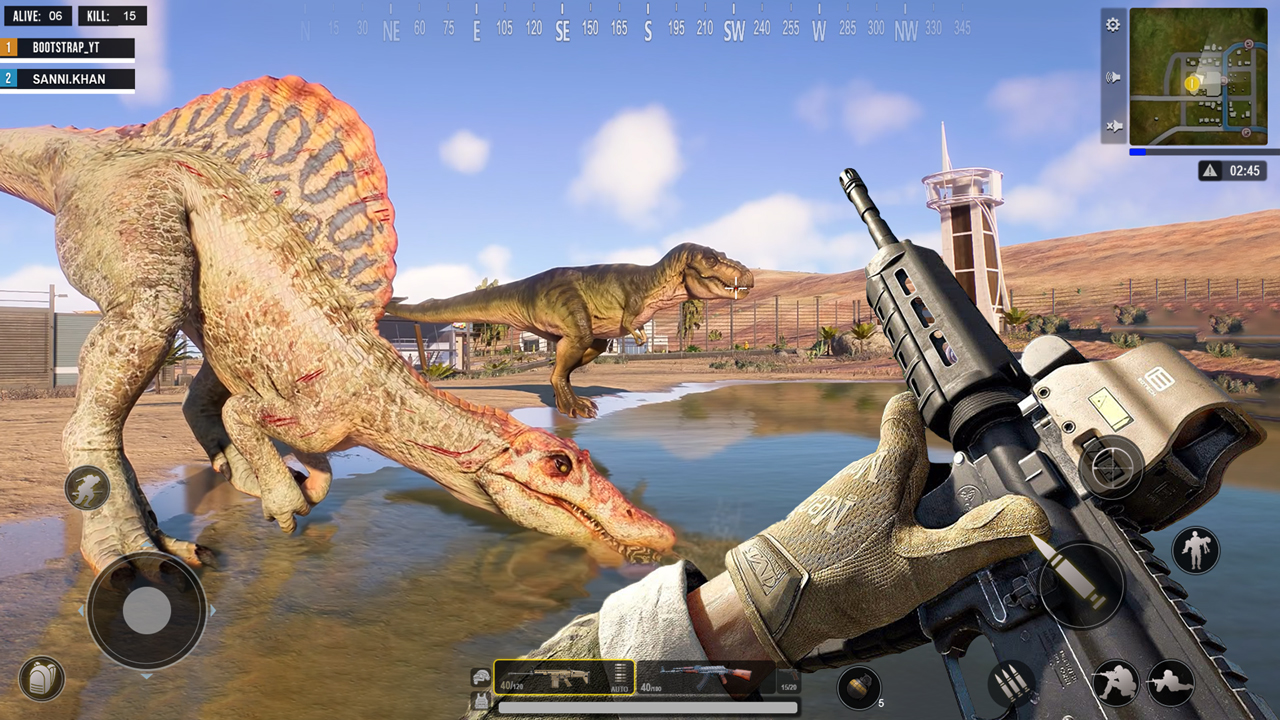Select the rescue teammate carry icon
This screenshot has height=720, width=1280.
(x=1196, y=549)
